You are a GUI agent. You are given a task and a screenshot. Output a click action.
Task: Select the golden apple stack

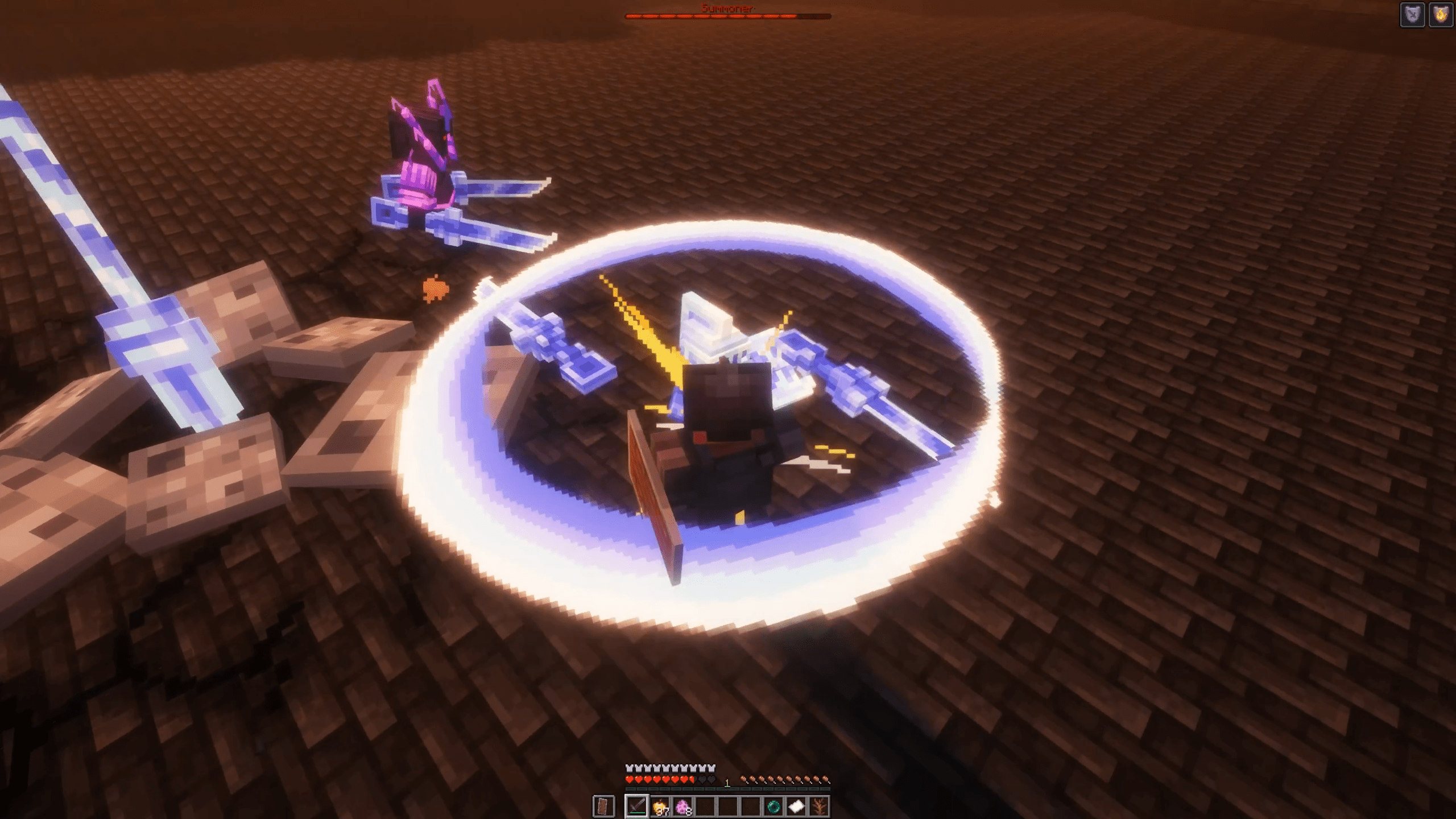coord(660,806)
